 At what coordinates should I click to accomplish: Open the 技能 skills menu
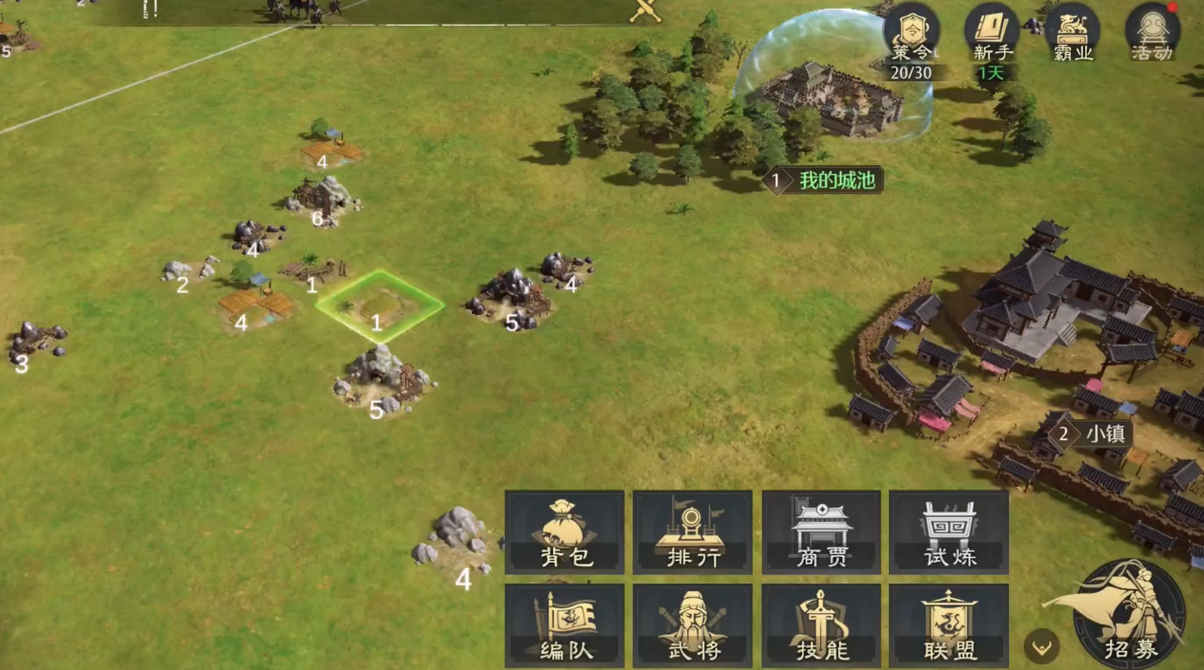pos(821,626)
